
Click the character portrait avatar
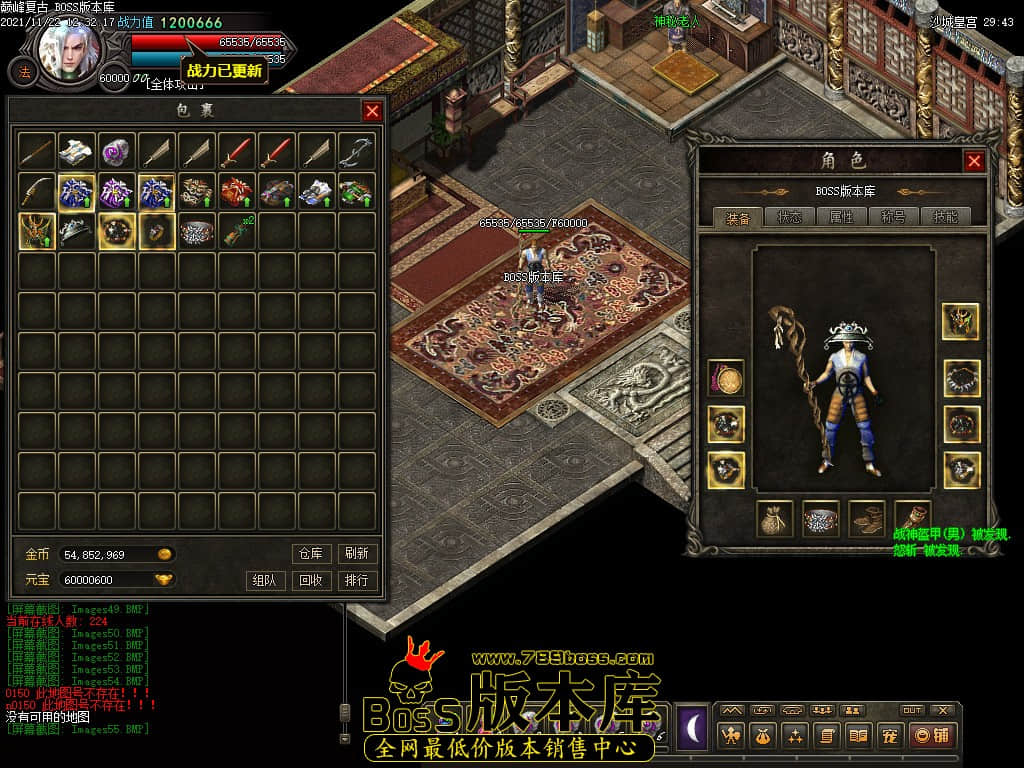[x=70, y=48]
